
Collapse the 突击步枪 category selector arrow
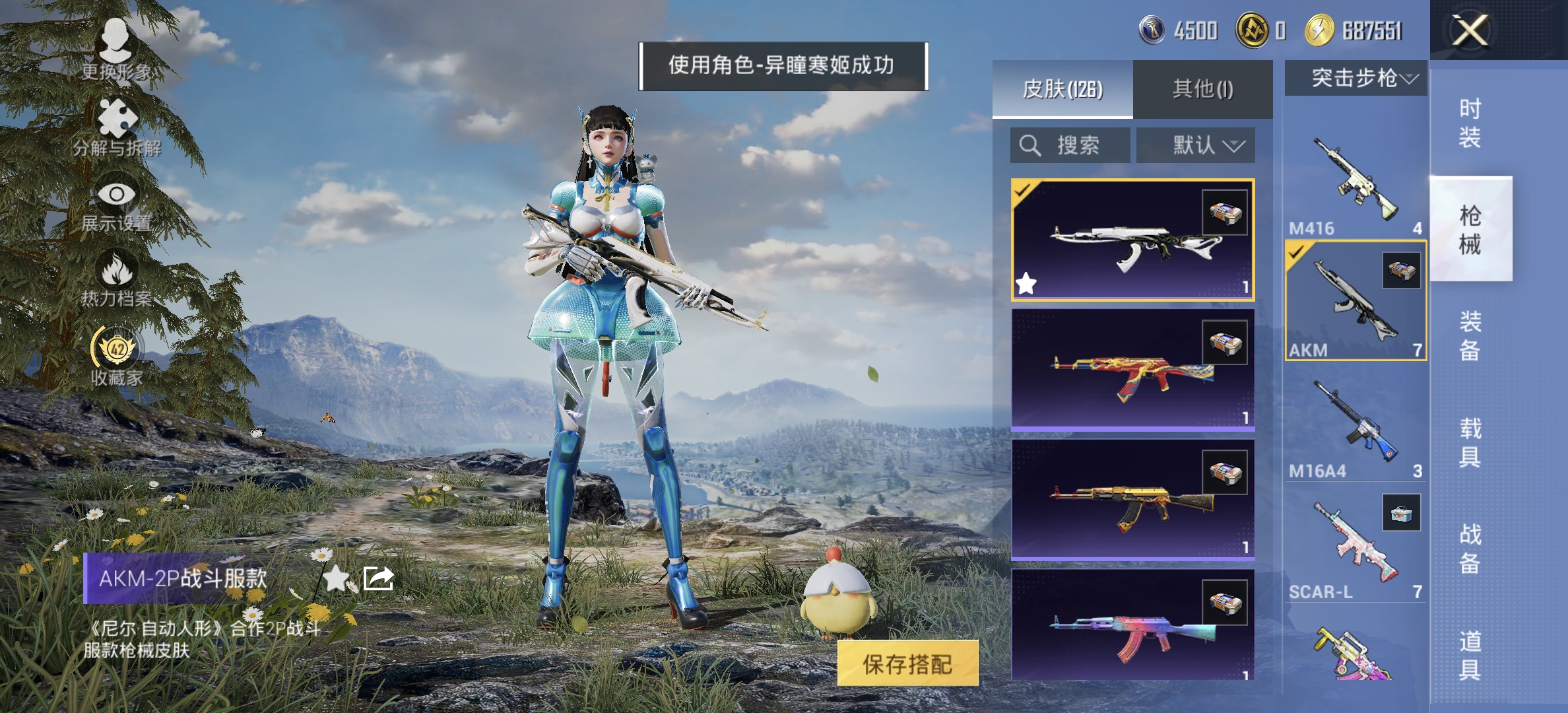1409,79
